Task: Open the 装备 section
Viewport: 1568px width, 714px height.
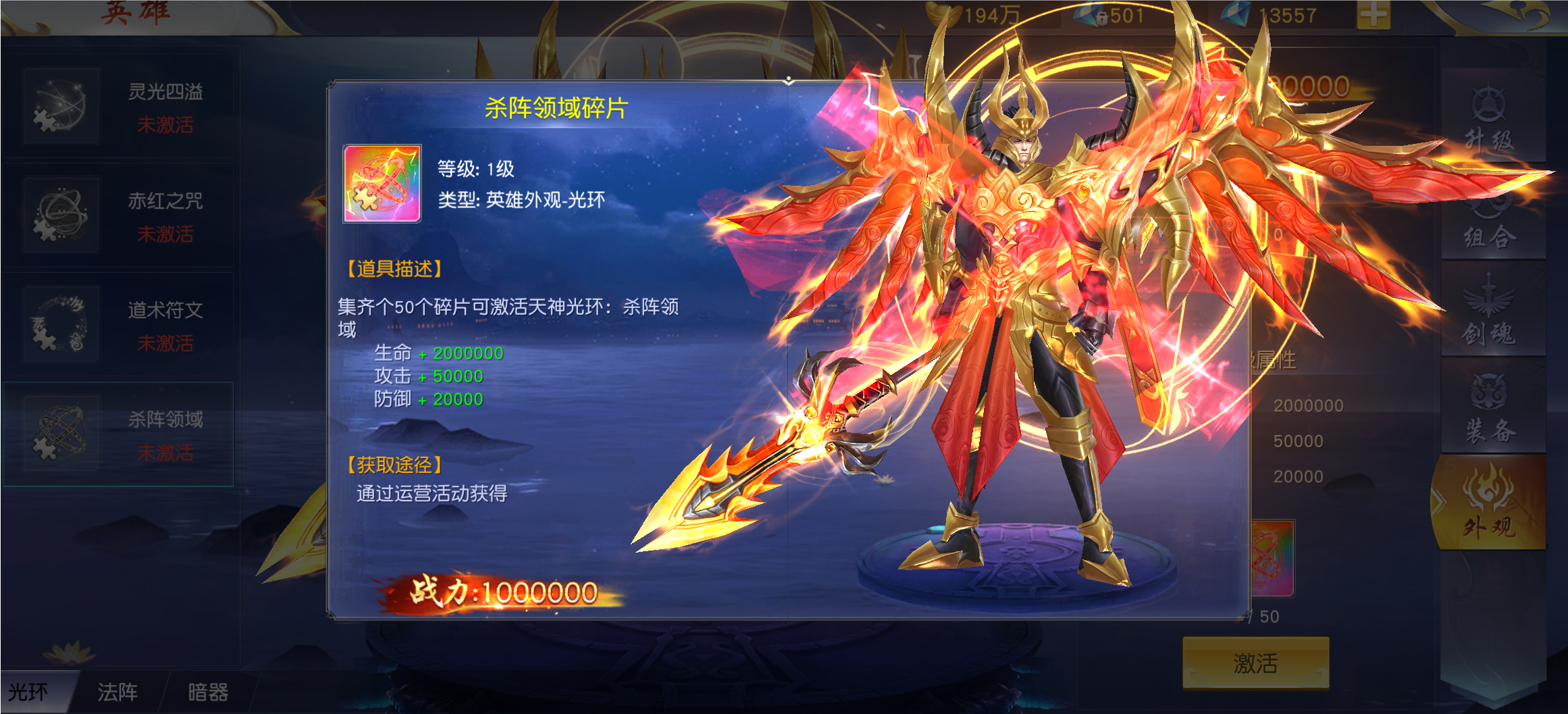Action: point(1490,410)
